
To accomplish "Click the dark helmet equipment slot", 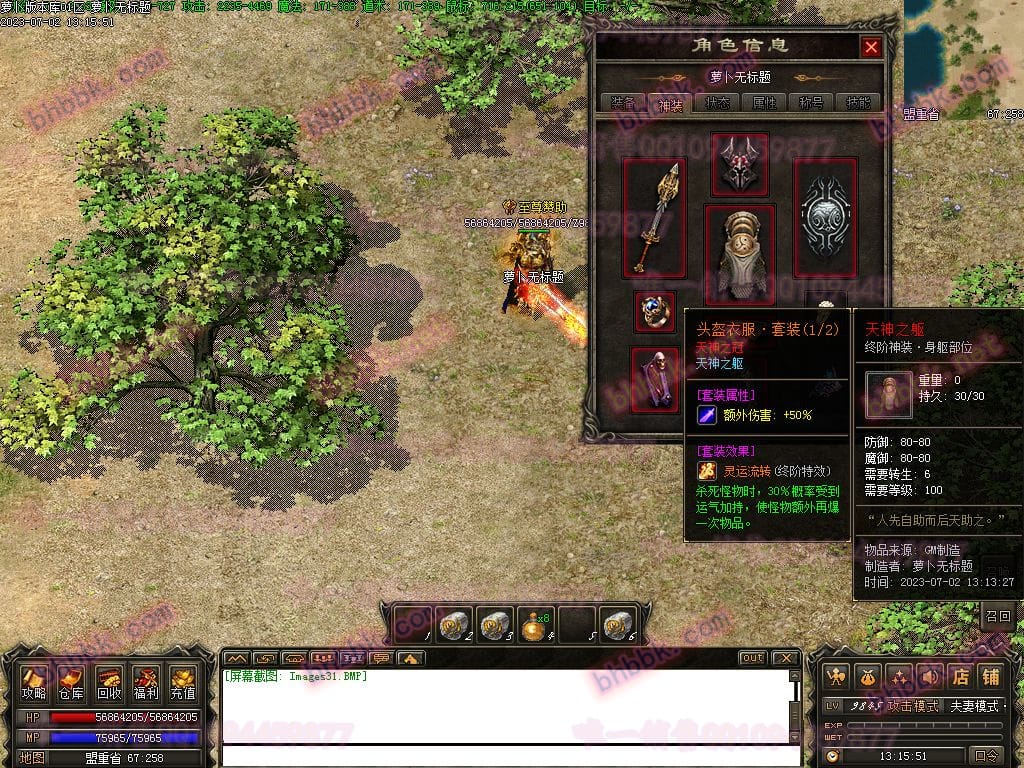I will (x=740, y=164).
